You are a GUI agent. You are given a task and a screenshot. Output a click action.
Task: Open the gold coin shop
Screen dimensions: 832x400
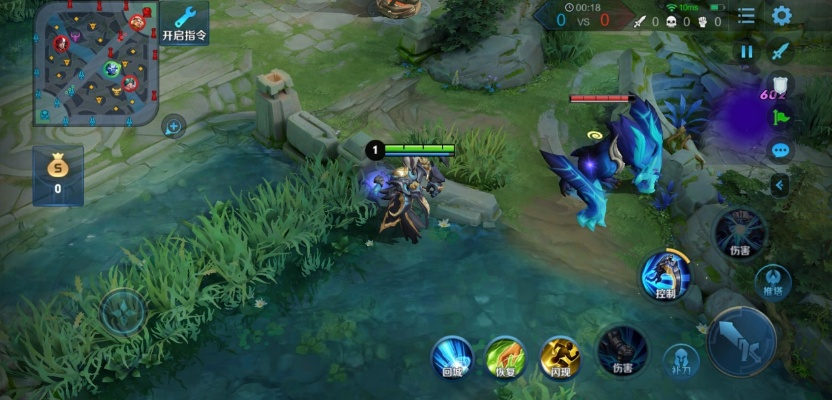point(57,174)
